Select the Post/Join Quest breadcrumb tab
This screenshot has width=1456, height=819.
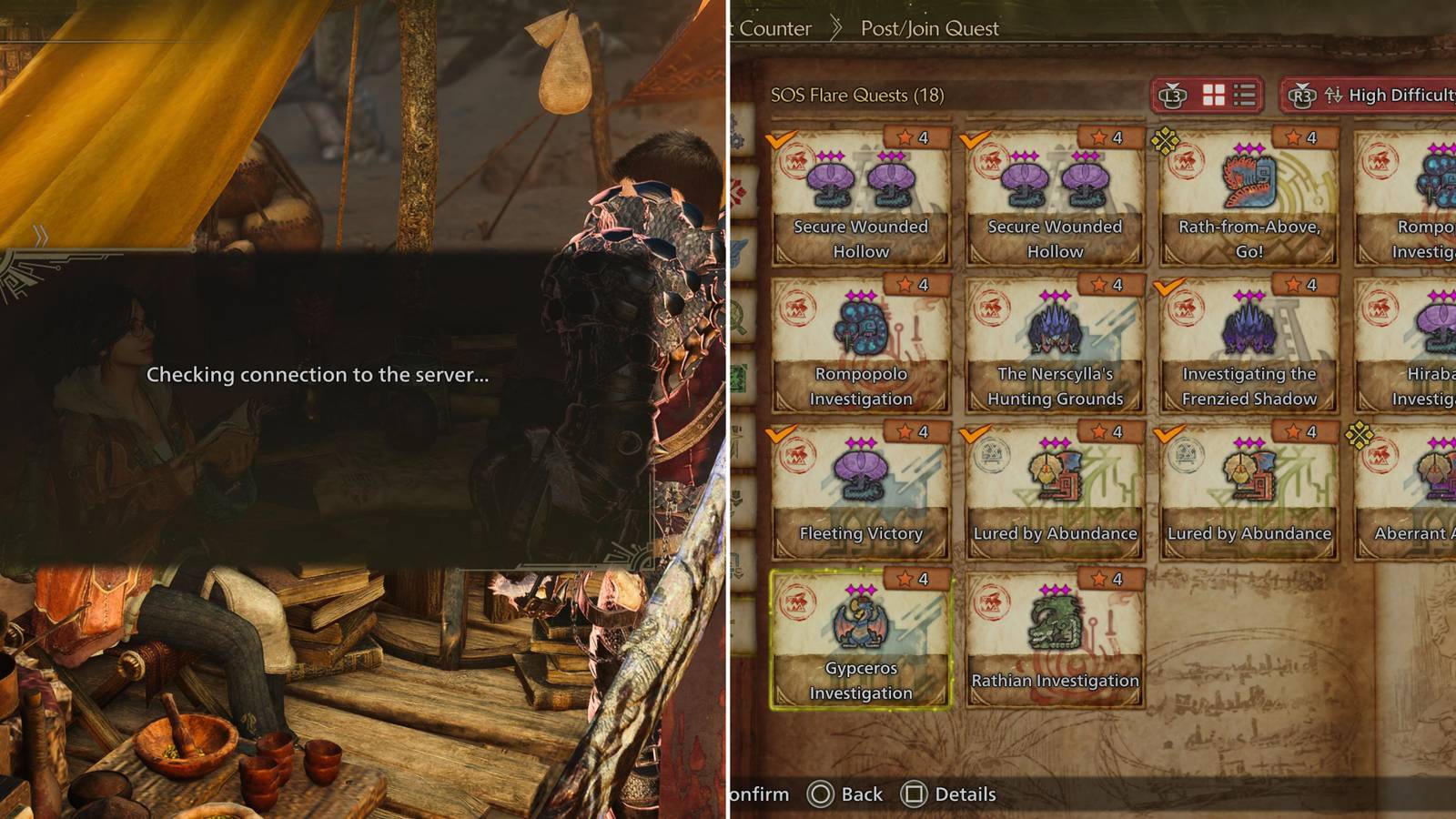[x=929, y=28]
